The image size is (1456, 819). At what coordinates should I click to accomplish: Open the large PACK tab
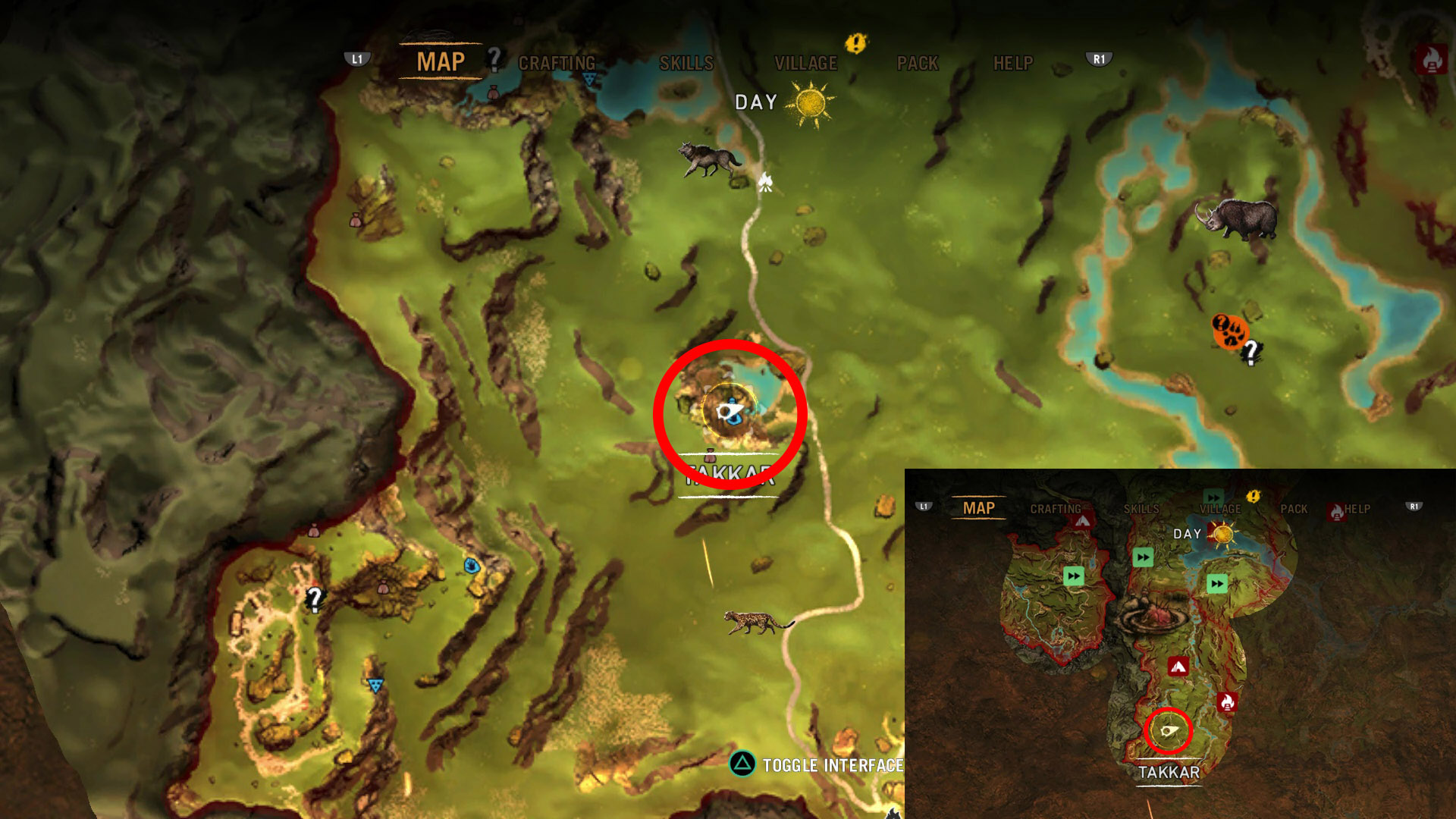[x=918, y=64]
